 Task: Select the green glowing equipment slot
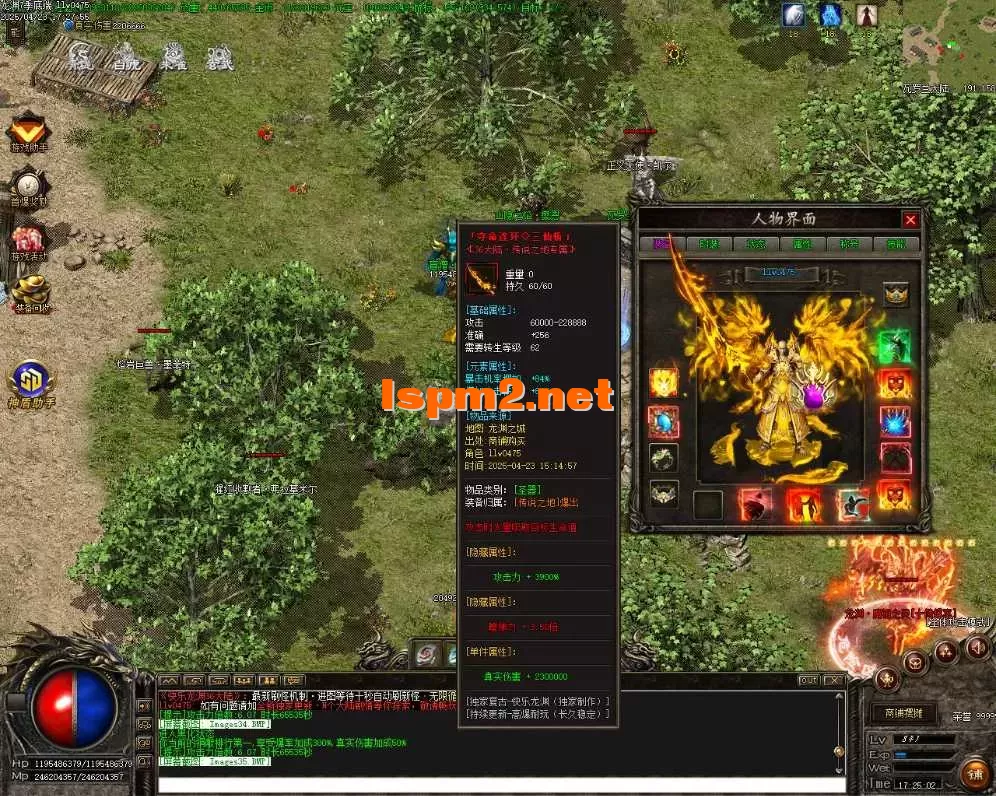coord(895,346)
